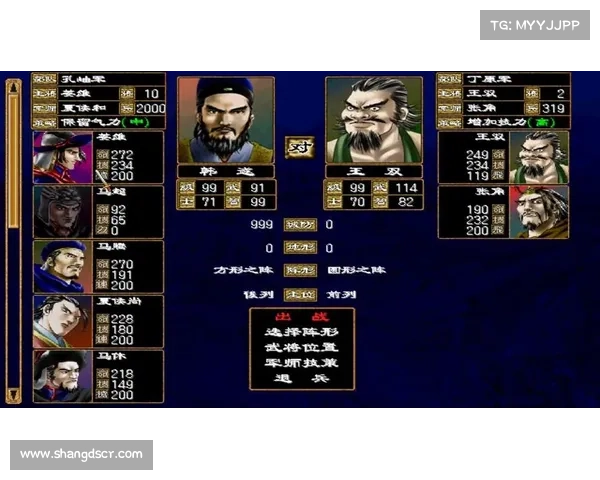Open the www.shangdscr.com link
The height and width of the screenshot is (480, 600).
tap(84, 455)
